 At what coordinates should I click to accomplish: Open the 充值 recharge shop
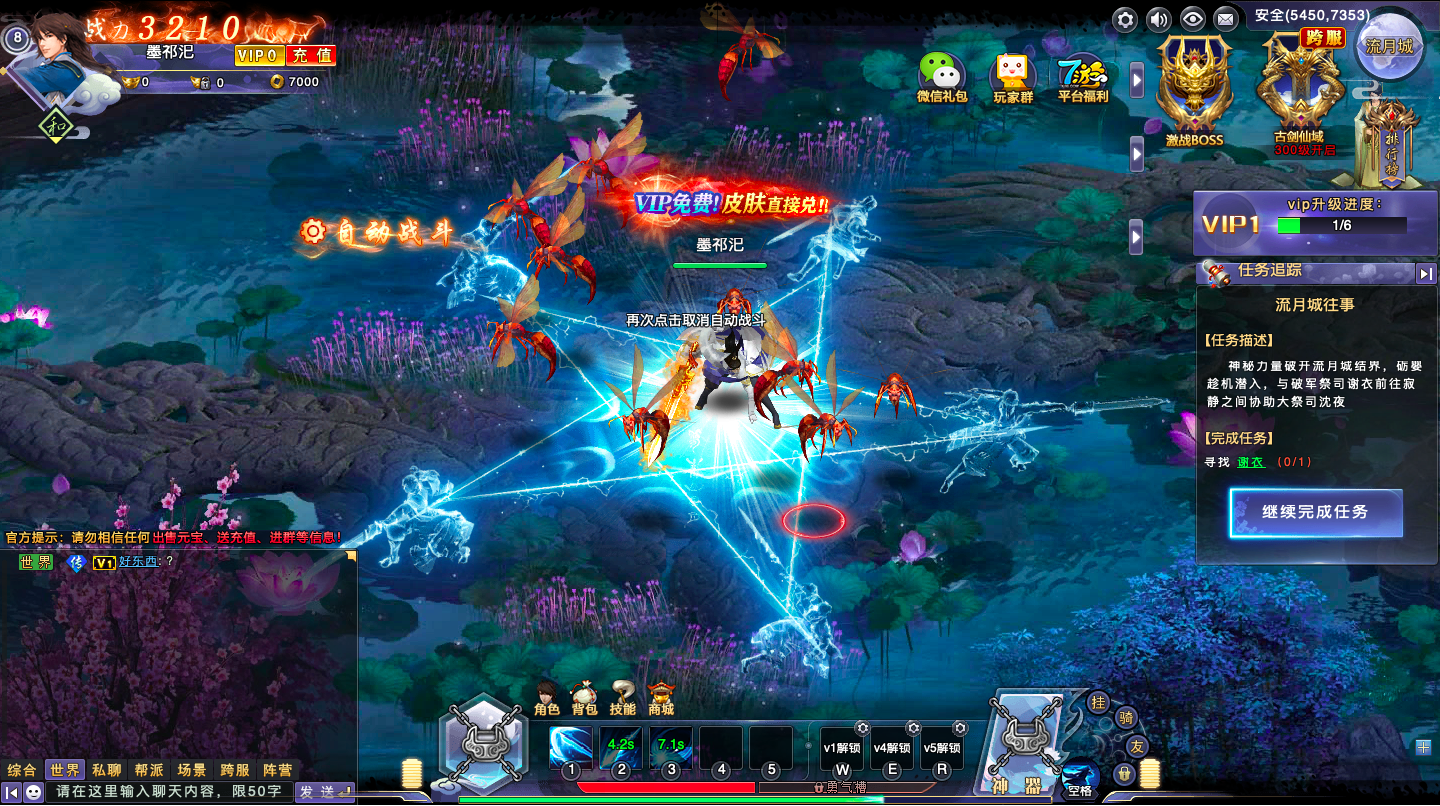click(312, 55)
